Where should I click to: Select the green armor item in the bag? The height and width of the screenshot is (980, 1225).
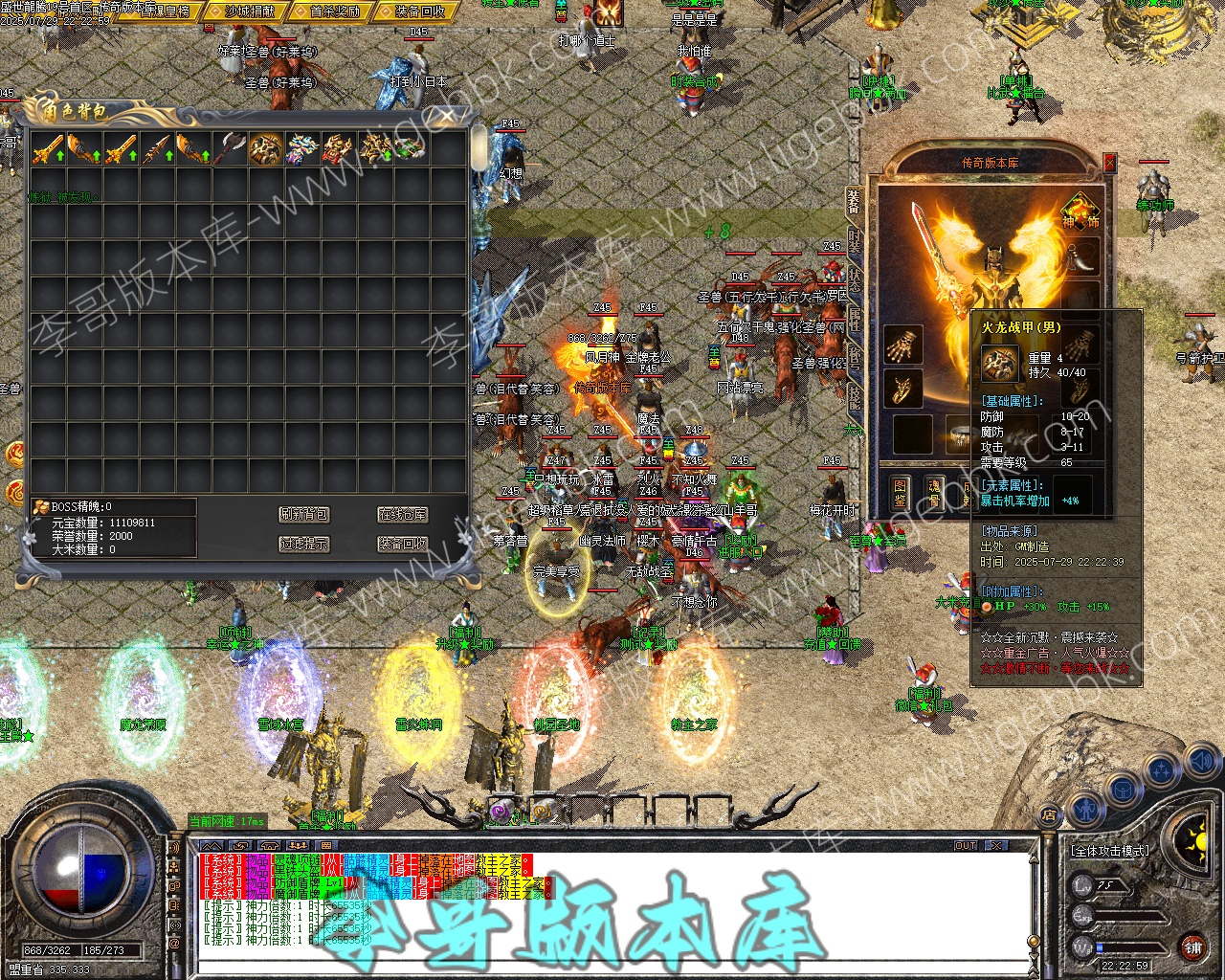tap(410, 149)
